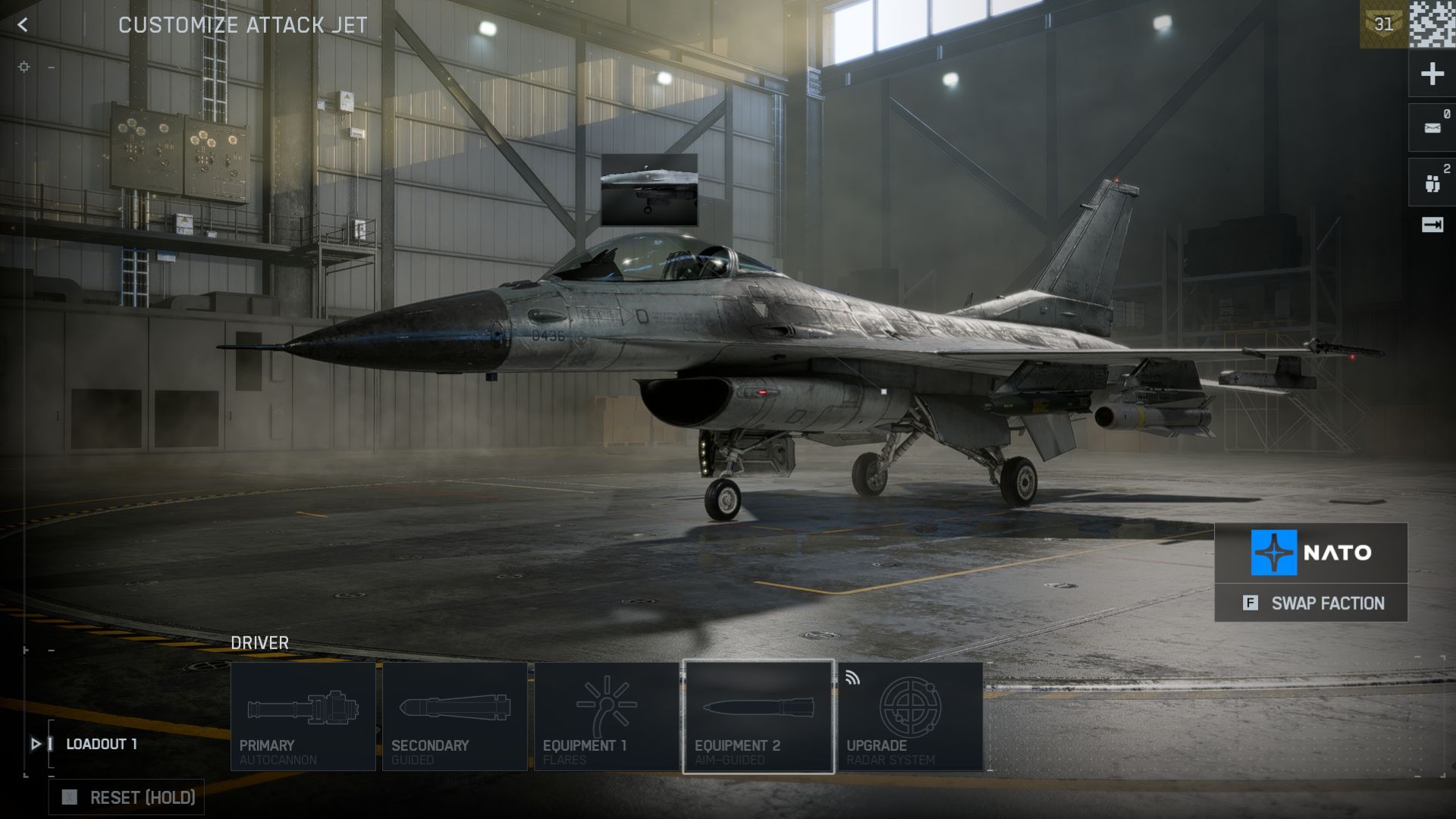Image resolution: width=1456 pixels, height=819 pixels.
Task: Click the NATO faction emblem
Action: click(x=1274, y=553)
